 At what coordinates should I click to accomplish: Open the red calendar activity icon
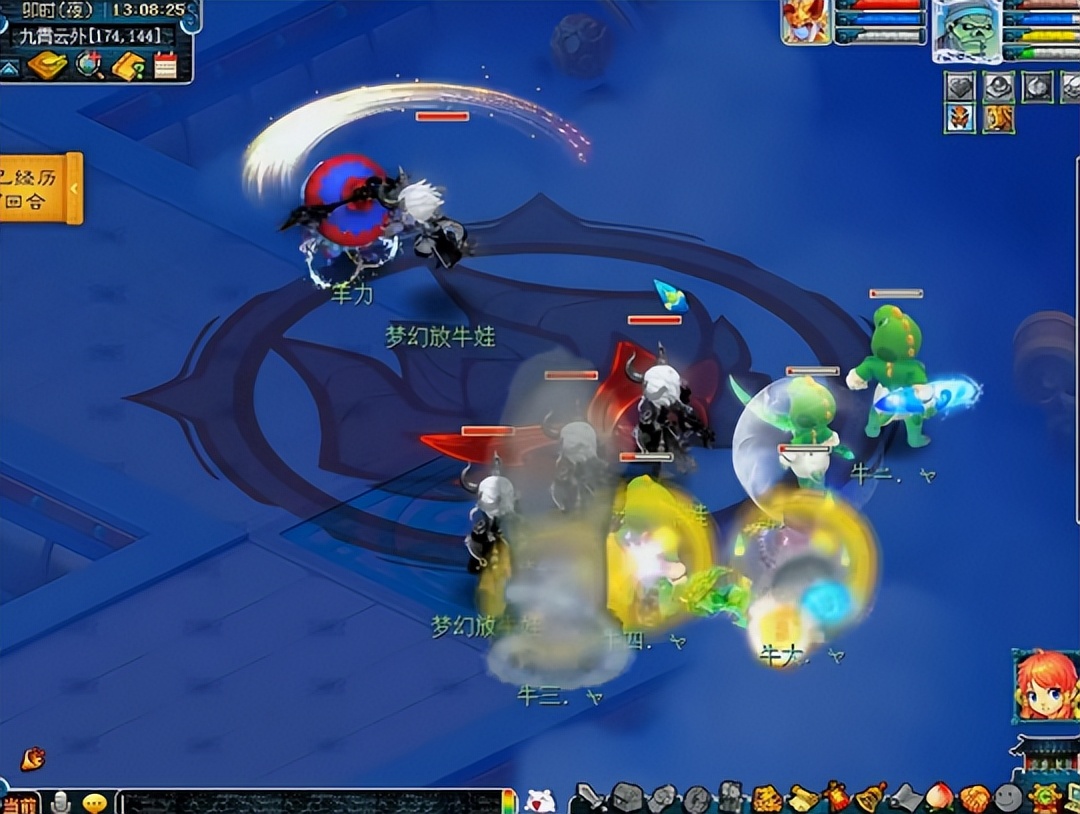click(165, 66)
